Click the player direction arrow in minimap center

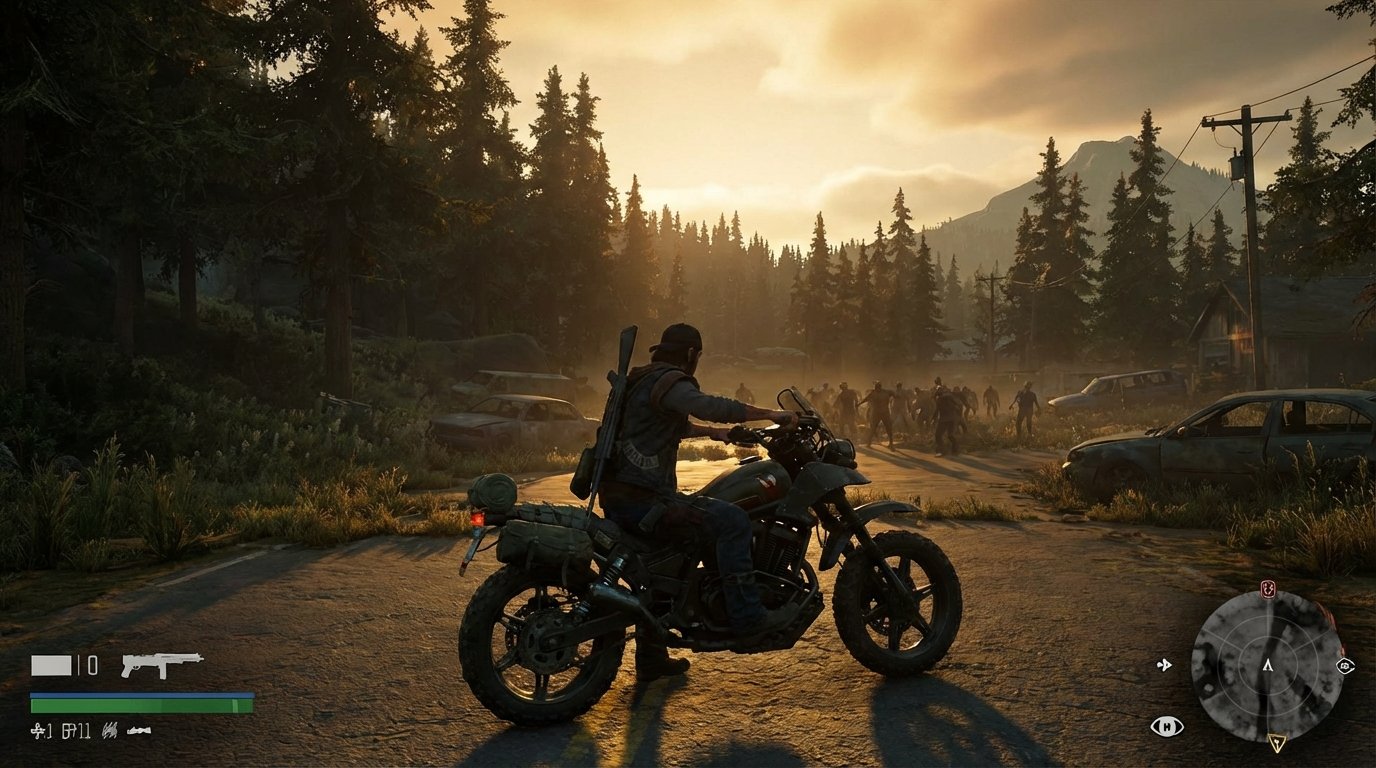coord(1268,666)
